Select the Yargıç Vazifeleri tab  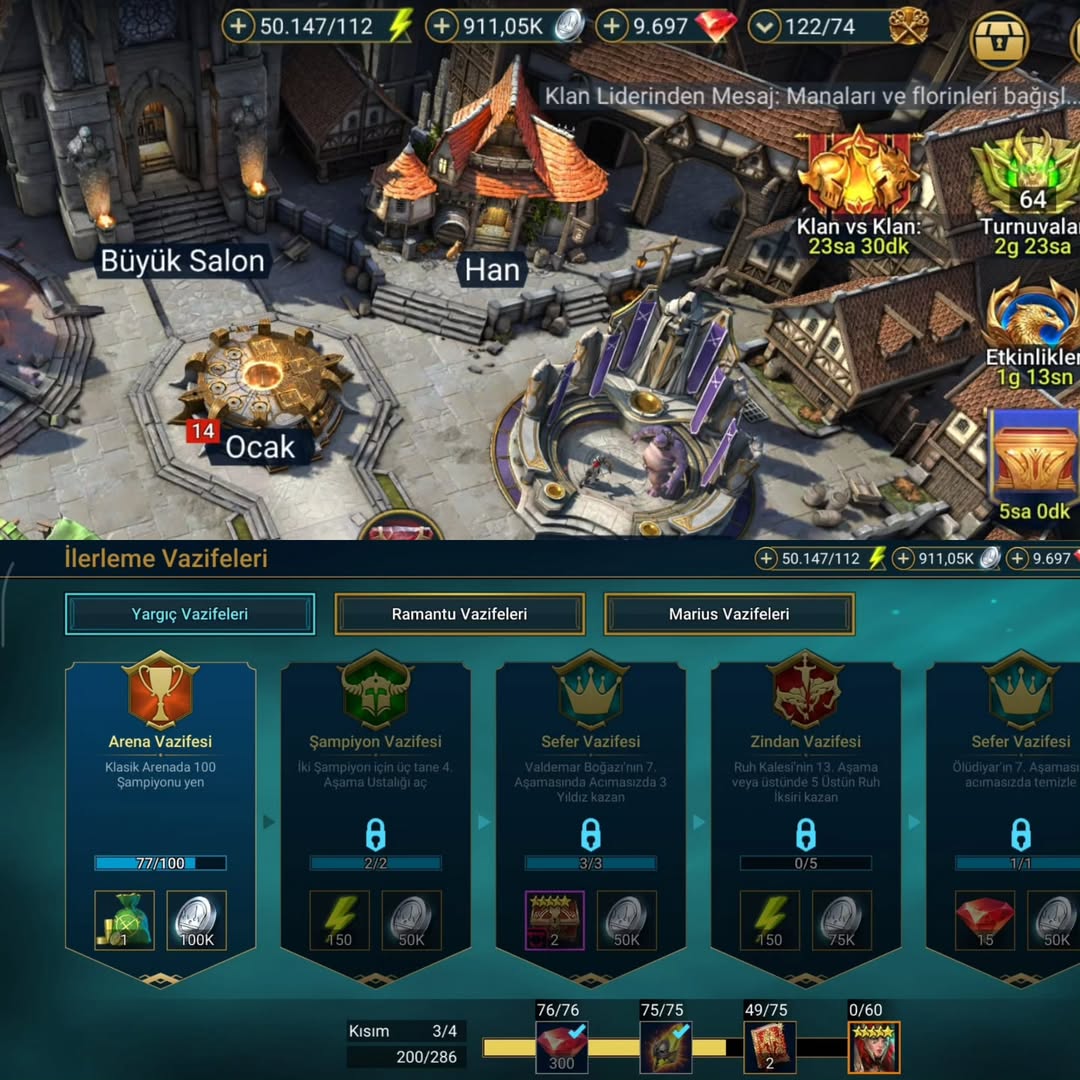190,614
